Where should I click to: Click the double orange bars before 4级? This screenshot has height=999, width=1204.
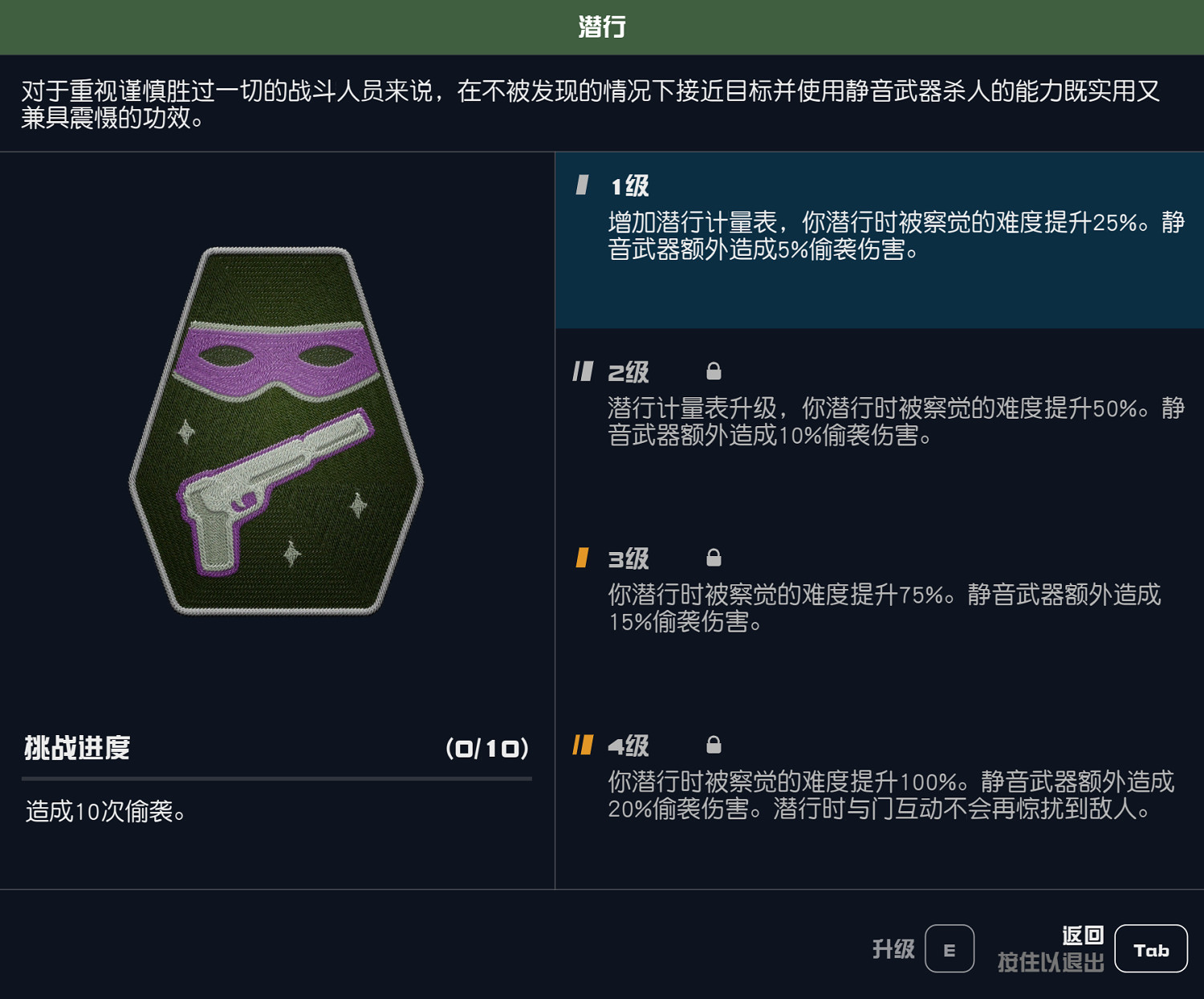point(582,745)
